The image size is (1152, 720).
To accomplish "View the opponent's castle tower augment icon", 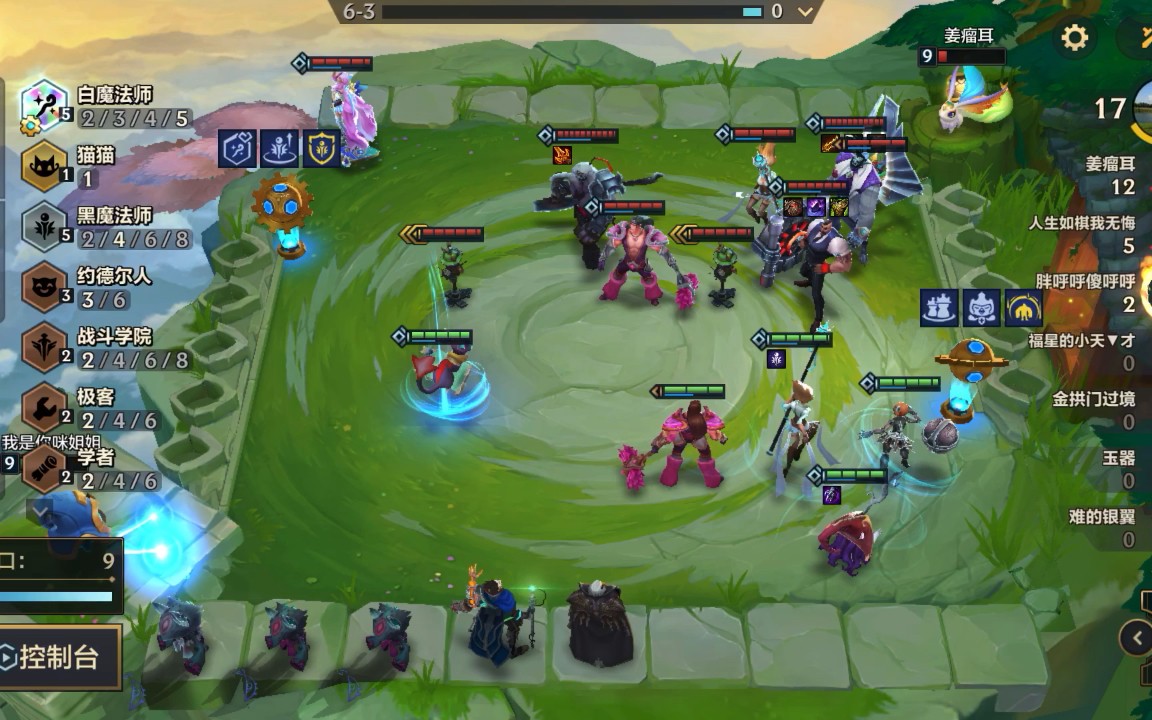I will (x=939, y=308).
